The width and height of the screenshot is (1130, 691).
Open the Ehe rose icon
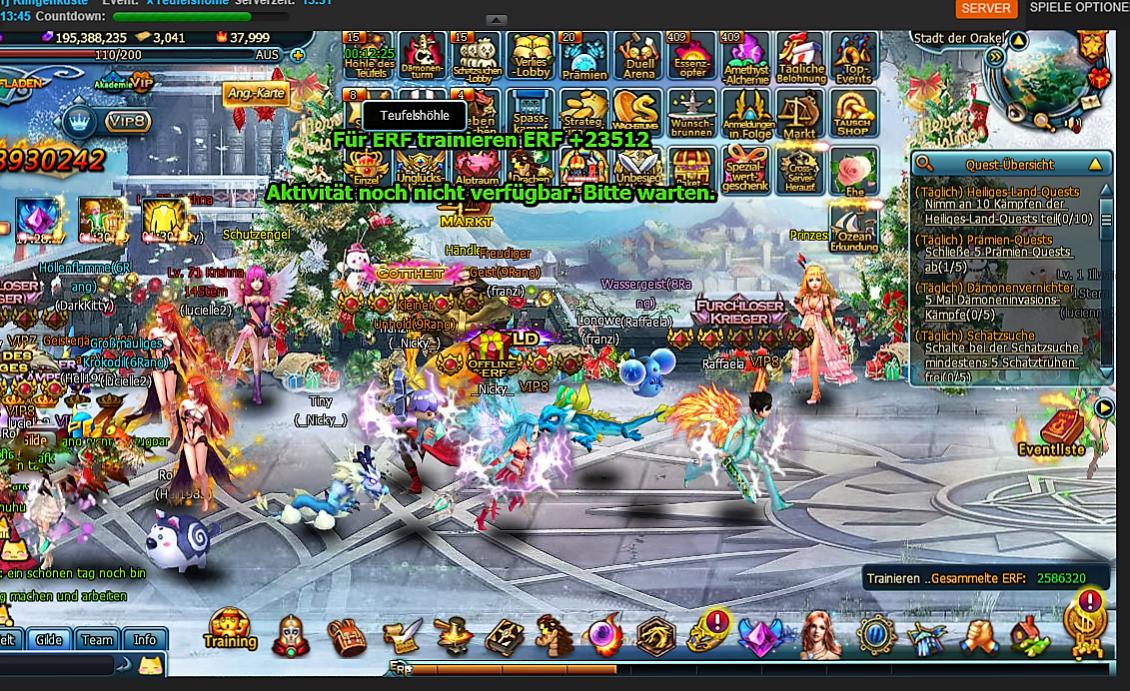853,171
